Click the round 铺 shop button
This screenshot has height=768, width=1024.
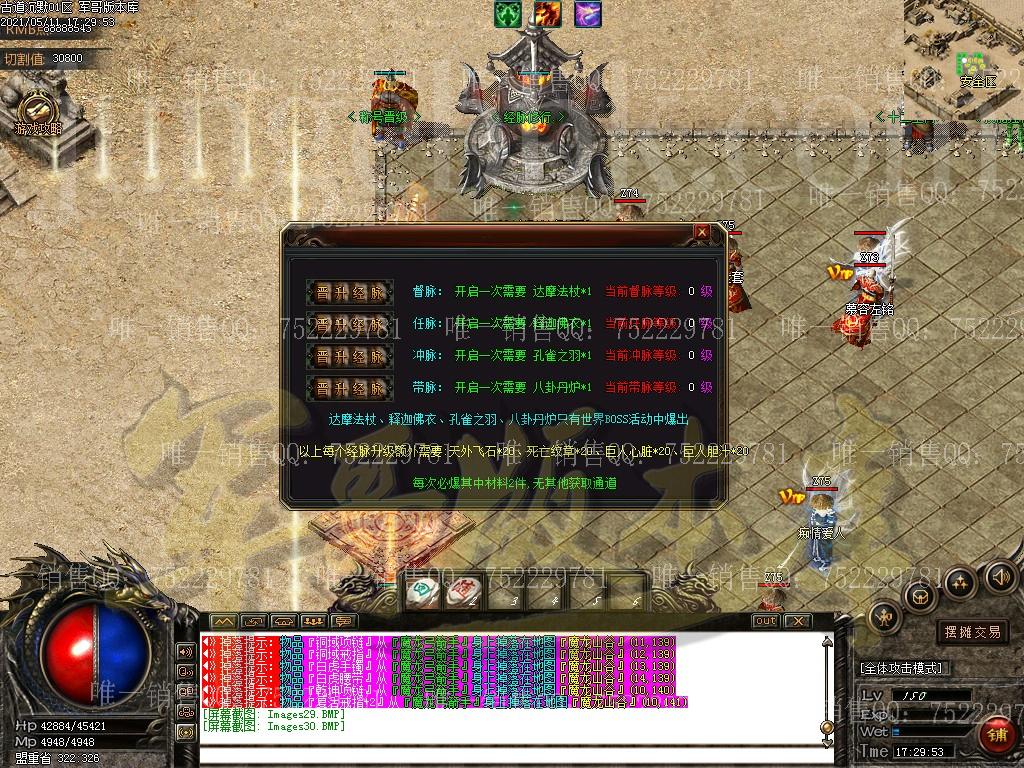(997, 736)
